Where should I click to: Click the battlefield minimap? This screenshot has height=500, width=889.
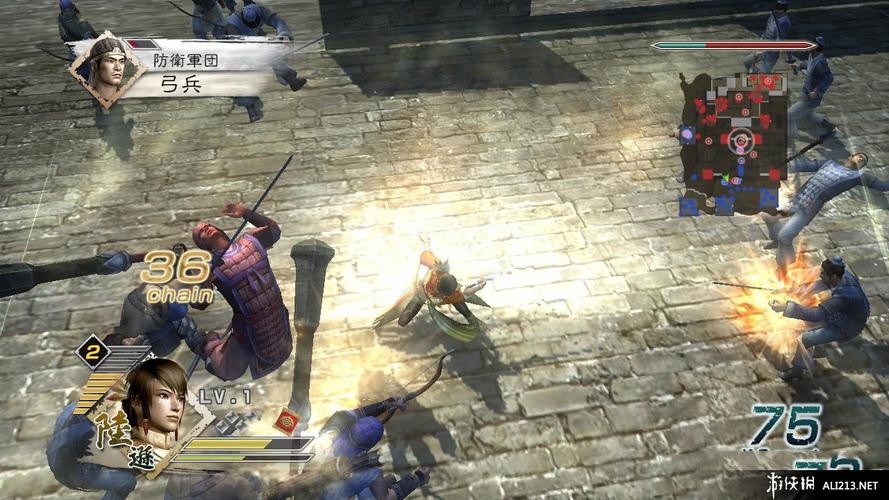(736, 145)
